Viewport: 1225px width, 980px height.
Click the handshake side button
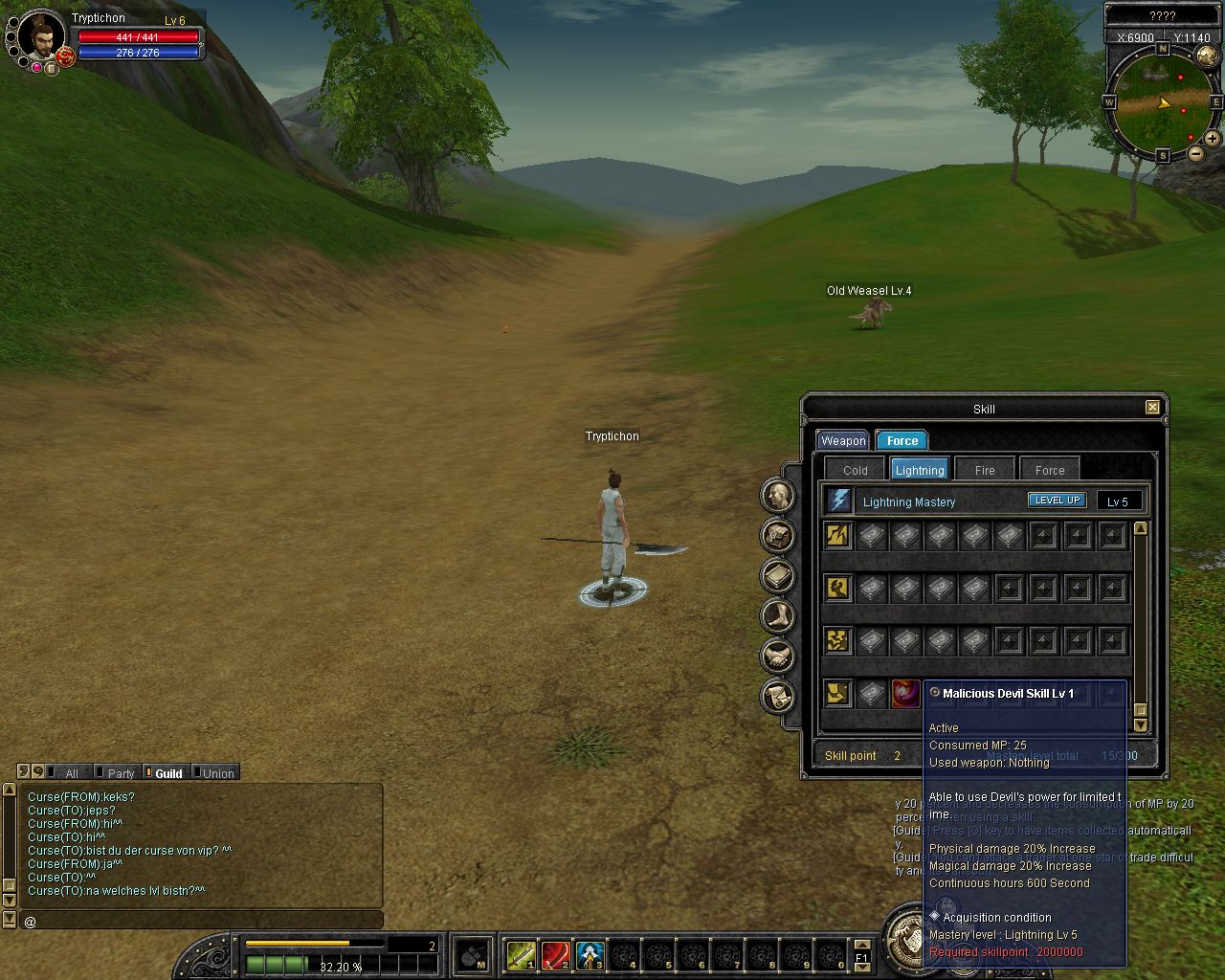(x=778, y=656)
